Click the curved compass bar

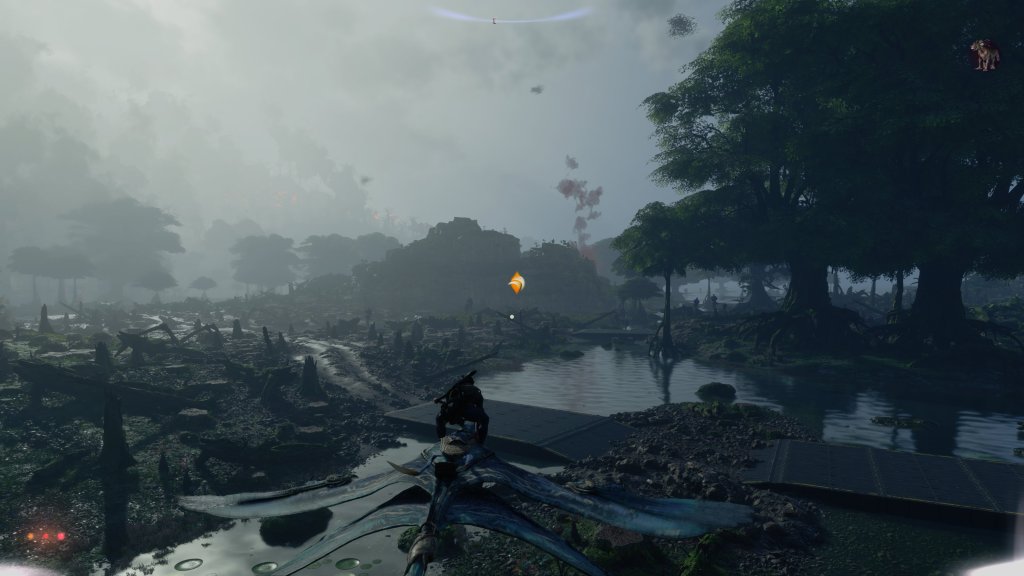510,16
